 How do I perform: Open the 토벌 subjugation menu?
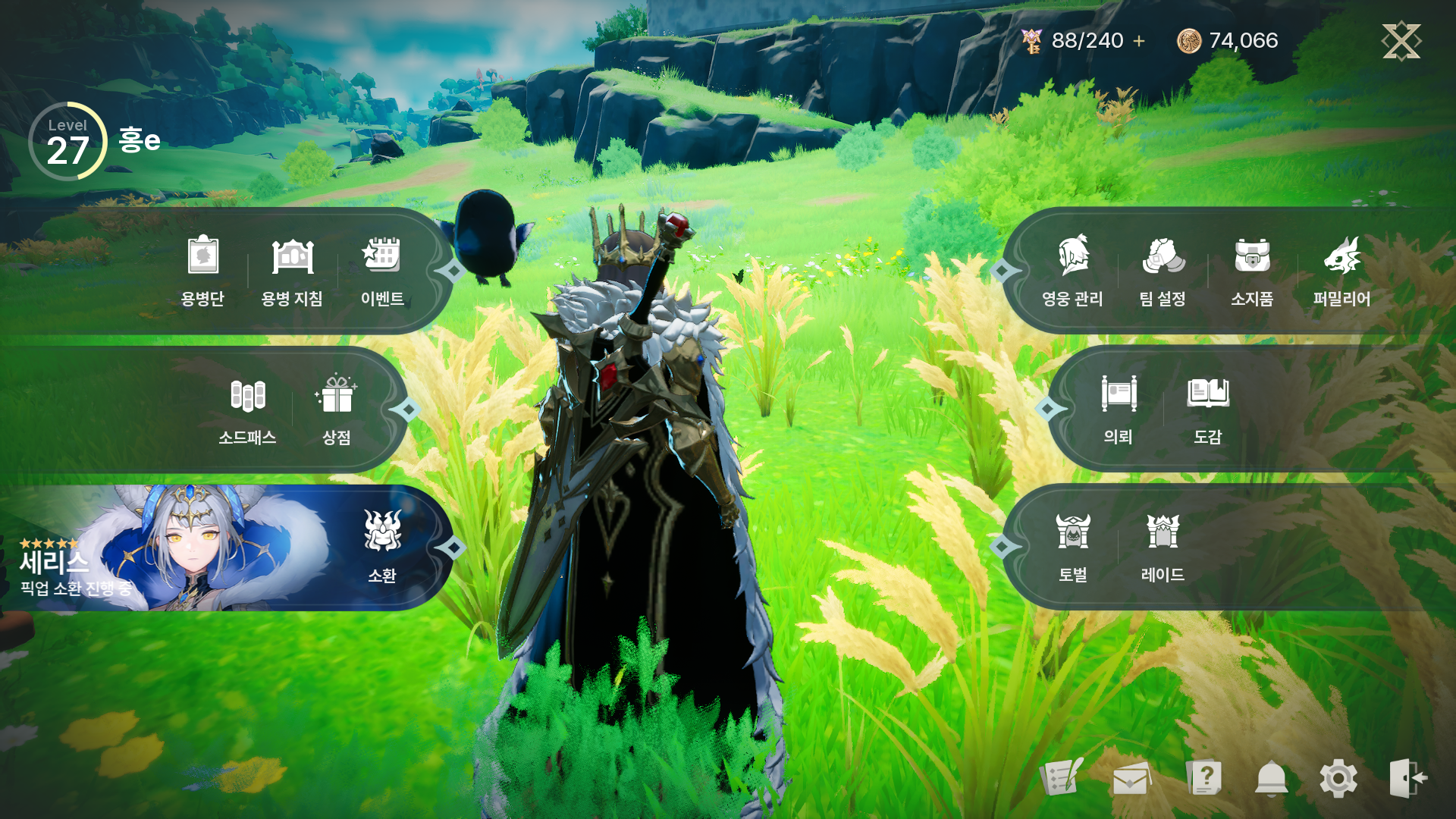1073,546
